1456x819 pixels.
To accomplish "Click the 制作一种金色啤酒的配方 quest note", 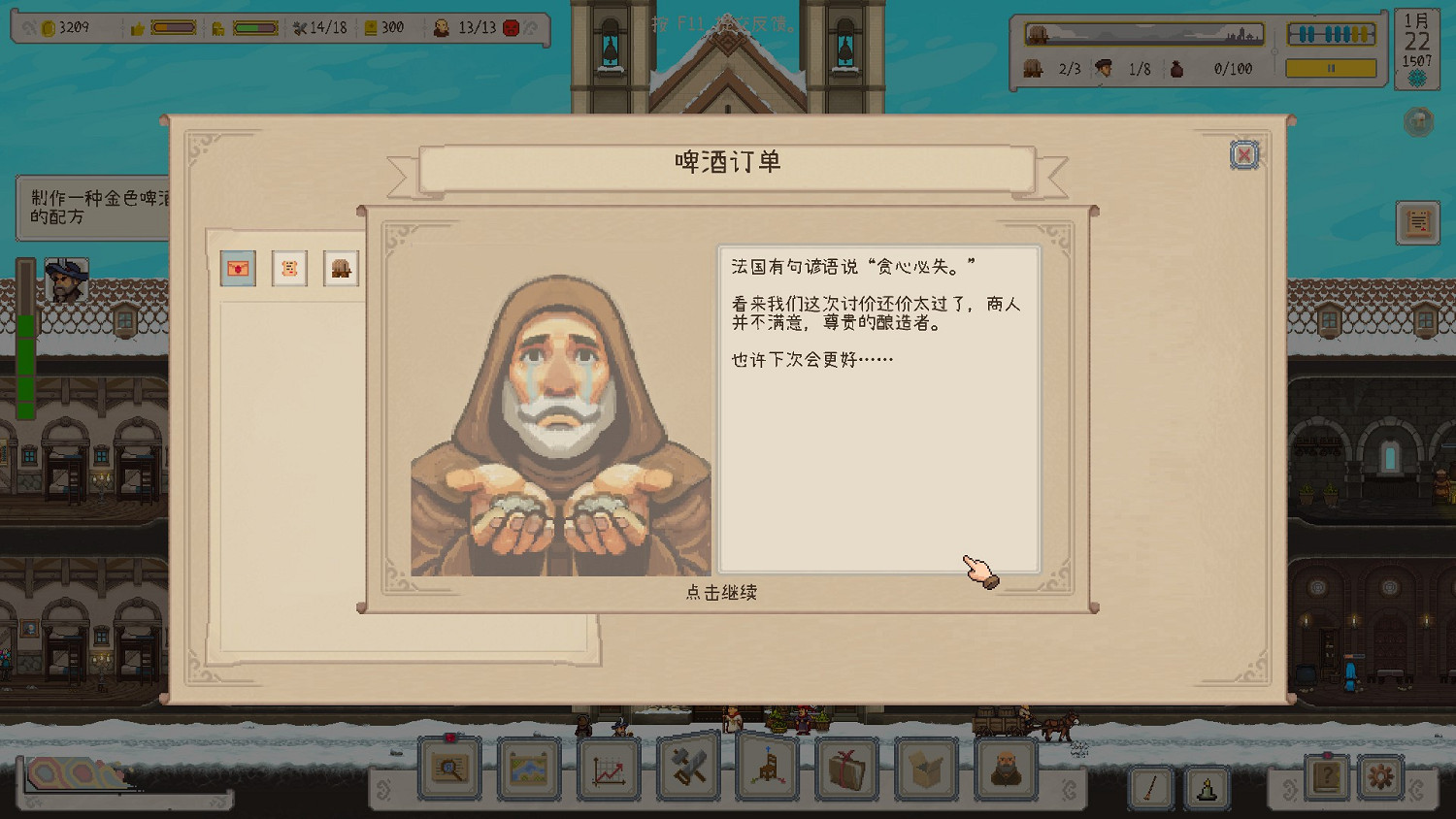I will (x=92, y=206).
